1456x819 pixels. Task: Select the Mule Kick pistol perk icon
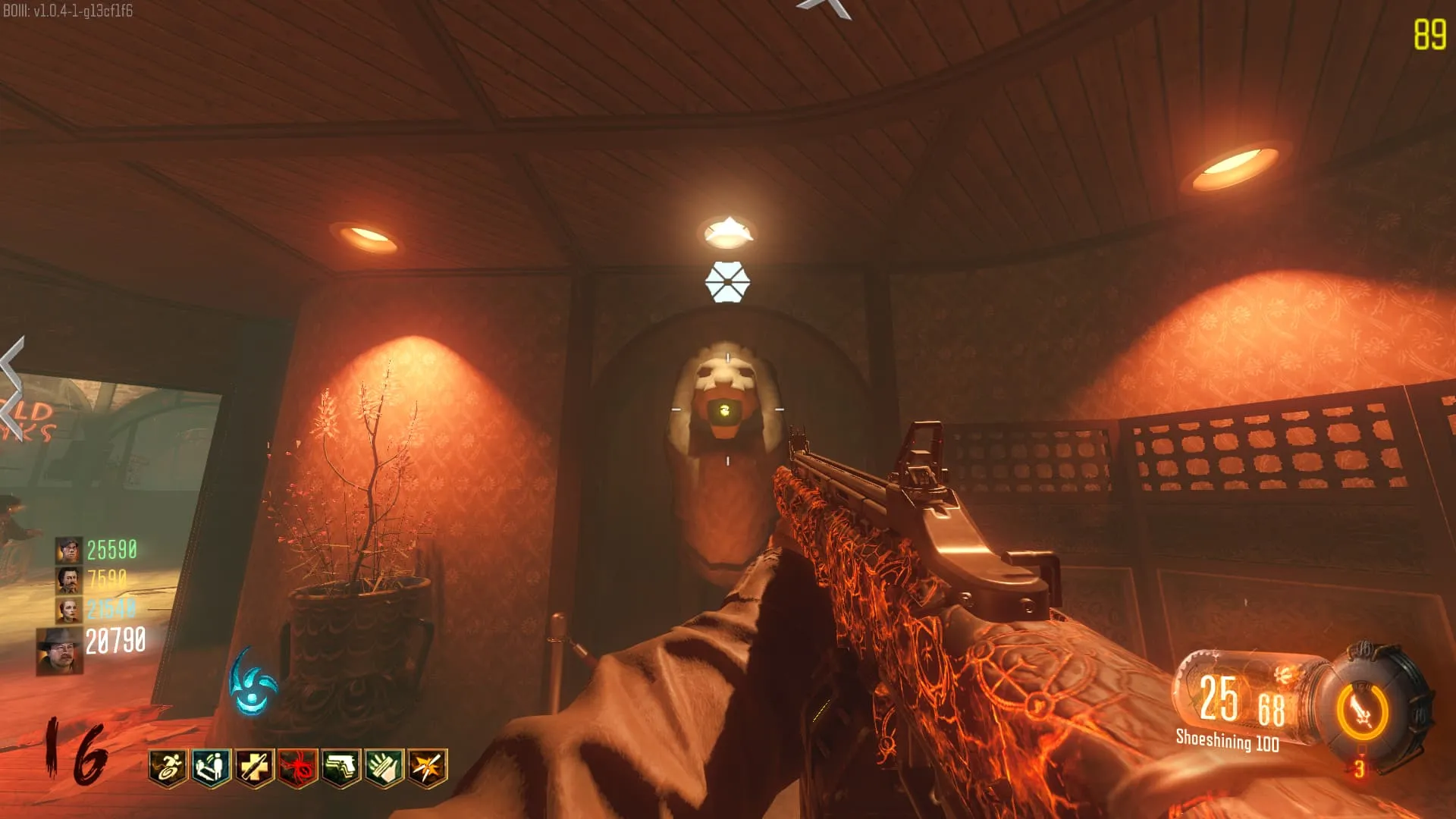pyautogui.click(x=341, y=767)
